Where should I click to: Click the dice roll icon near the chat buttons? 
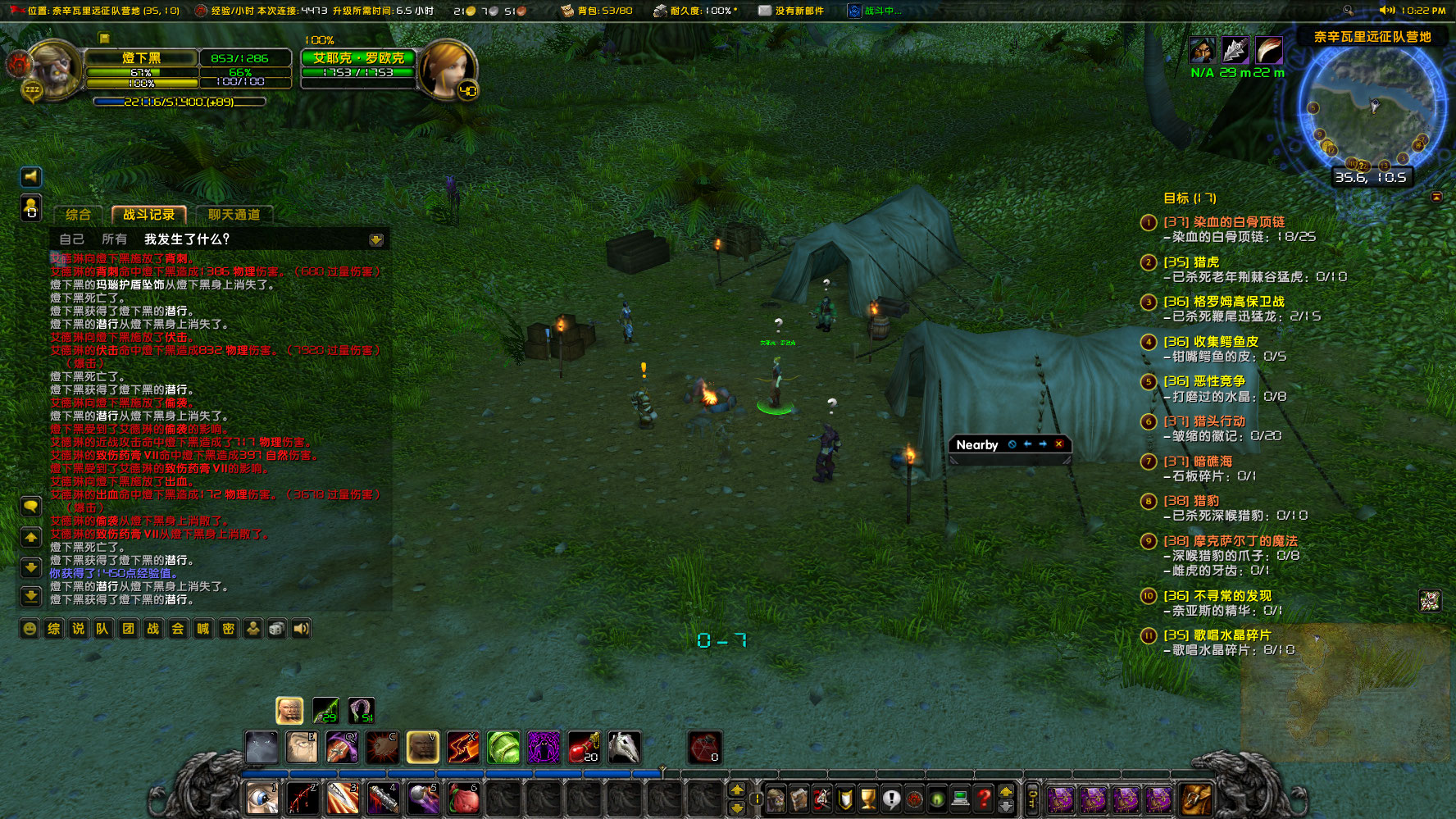(275, 629)
